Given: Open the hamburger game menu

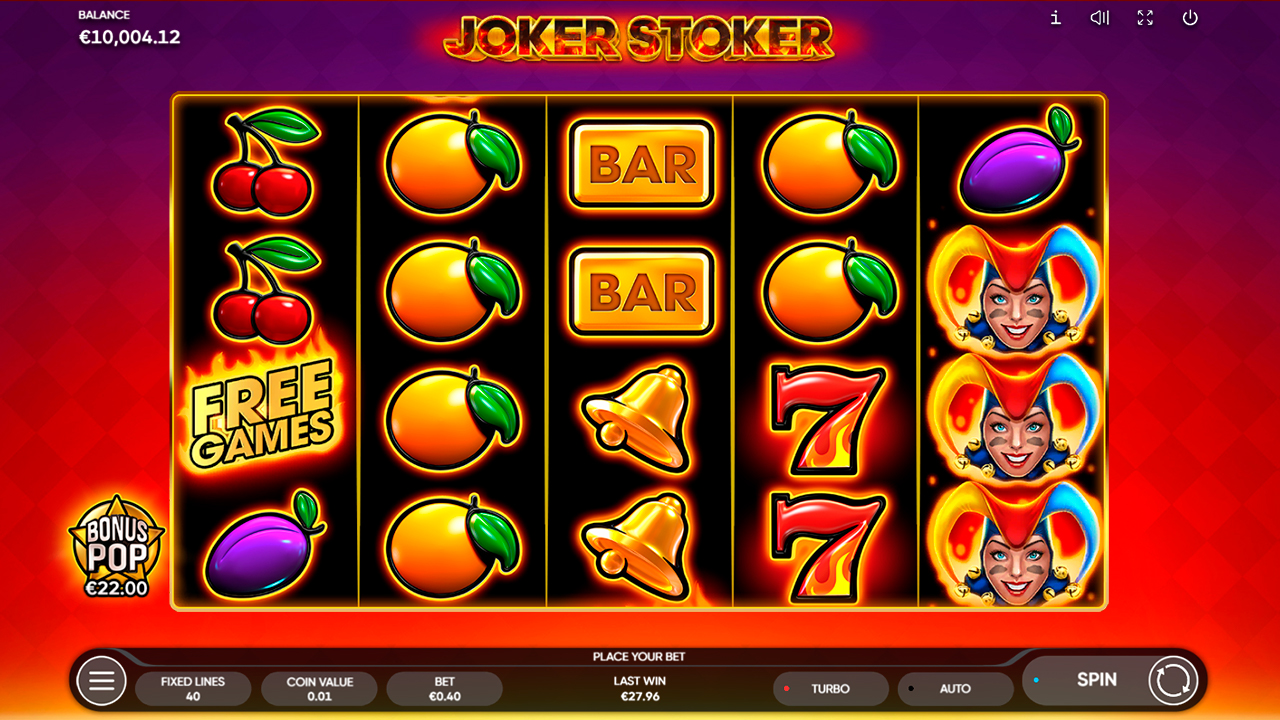Looking at the screenshot, I should pyautogui.click(x=100, y=680).
